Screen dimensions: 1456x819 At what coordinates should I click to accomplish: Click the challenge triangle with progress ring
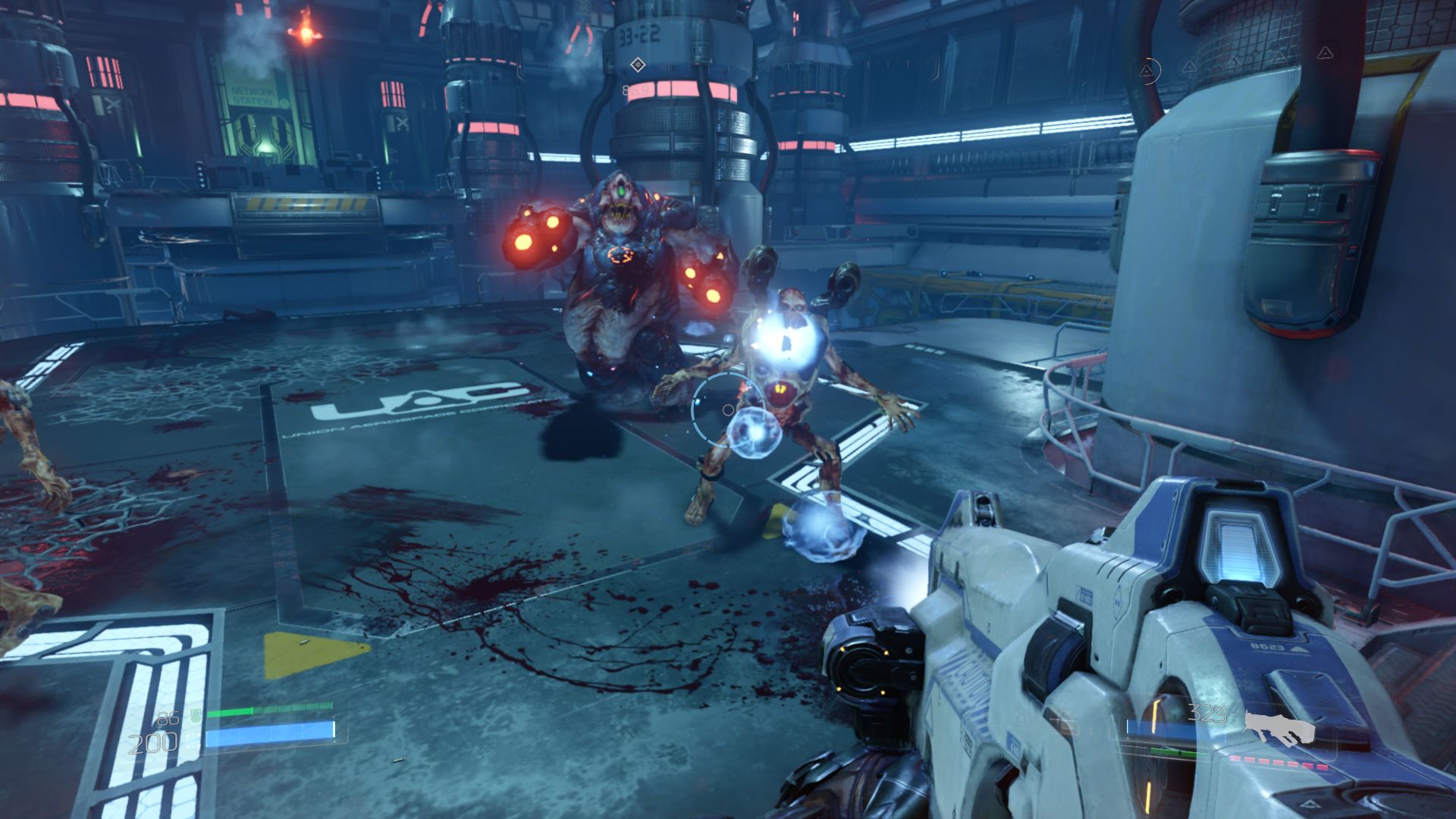[x=1148, y=71]
